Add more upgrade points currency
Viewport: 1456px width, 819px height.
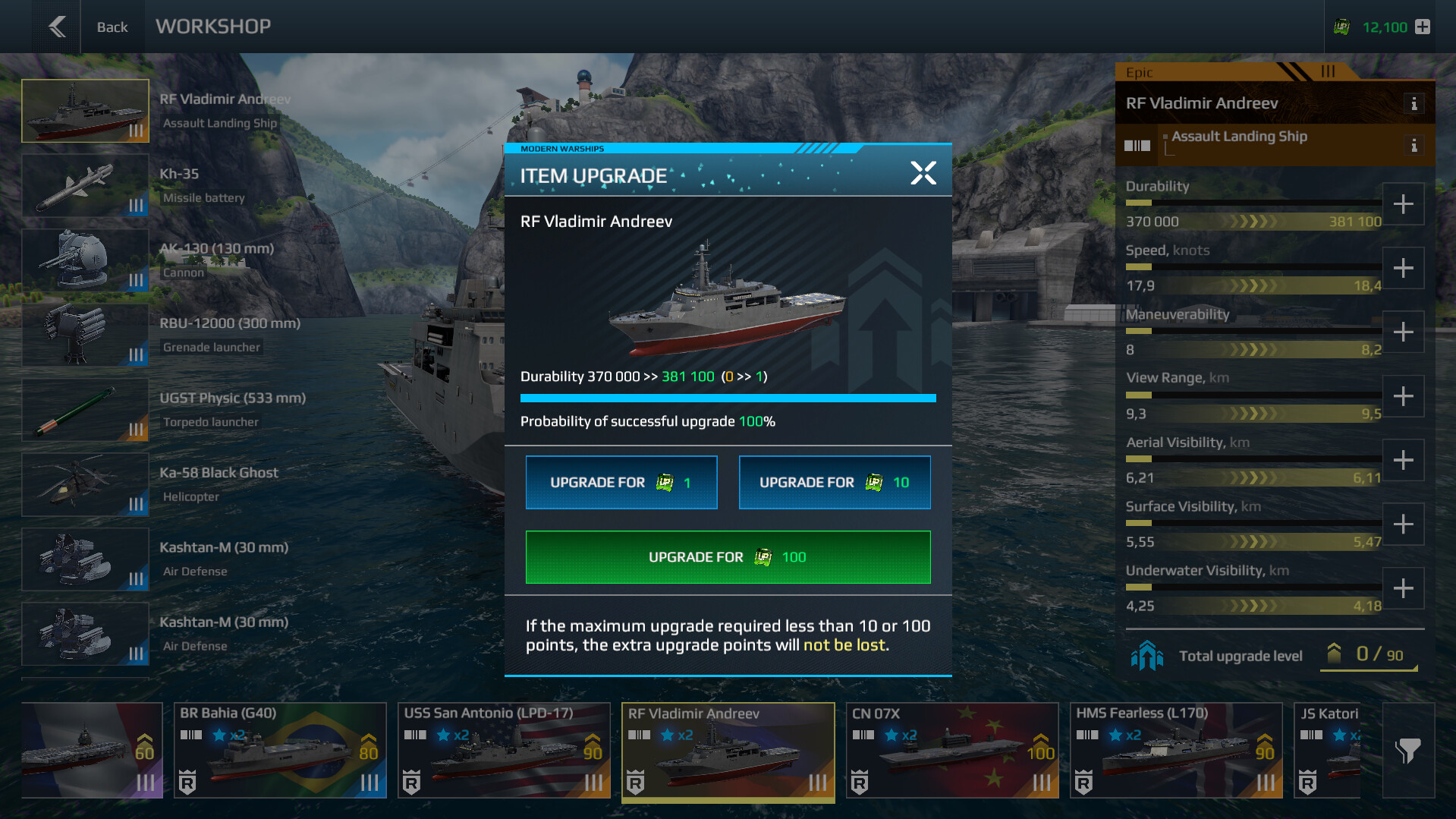[x=1423, y=27]
